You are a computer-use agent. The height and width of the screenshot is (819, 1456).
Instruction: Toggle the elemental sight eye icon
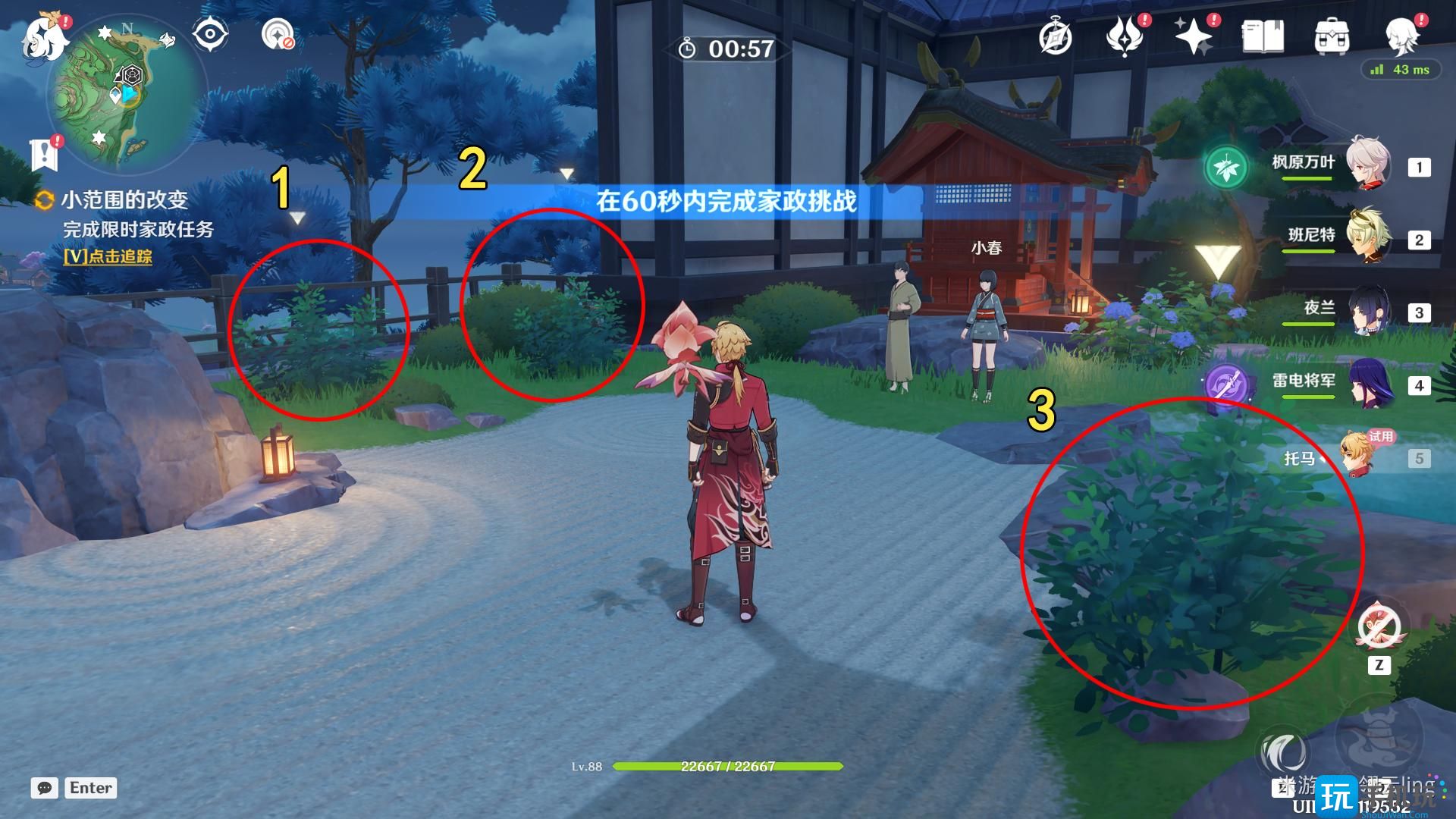coord(210,34)
